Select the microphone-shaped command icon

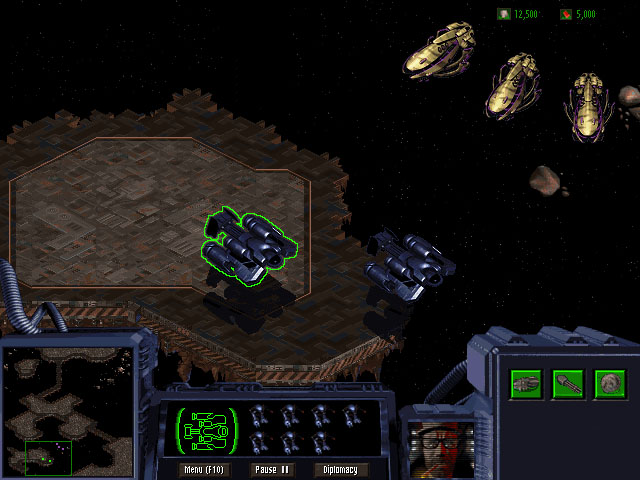(568, 383)
